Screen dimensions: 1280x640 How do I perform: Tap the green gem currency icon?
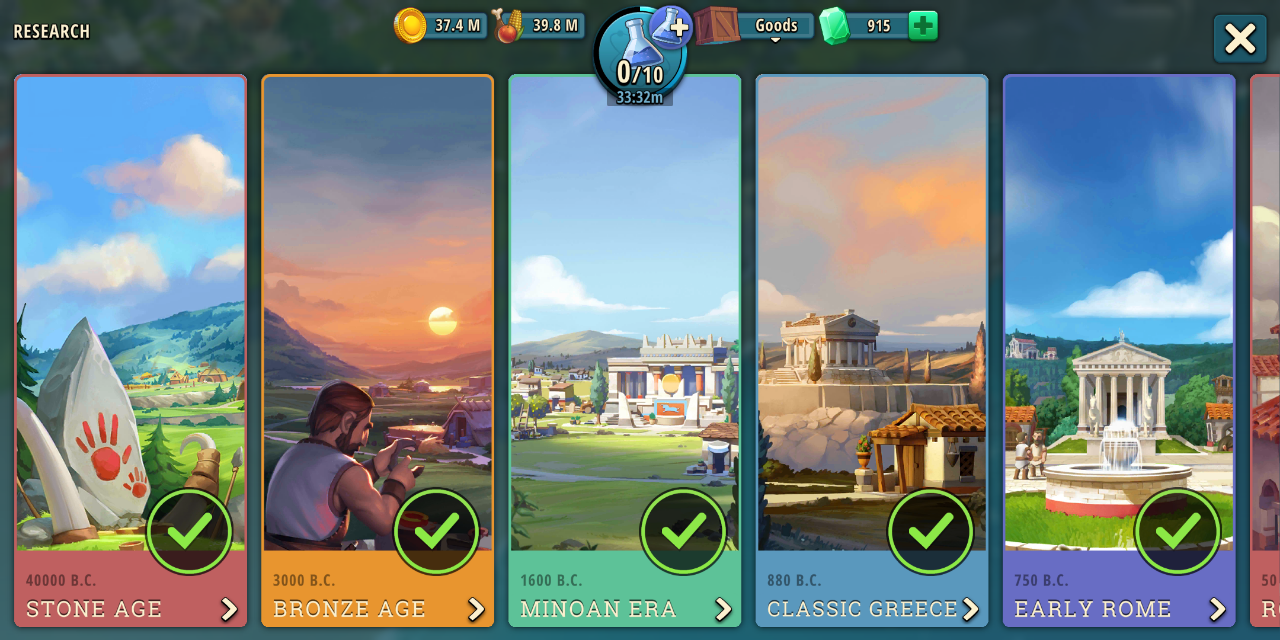click(834, 26)
